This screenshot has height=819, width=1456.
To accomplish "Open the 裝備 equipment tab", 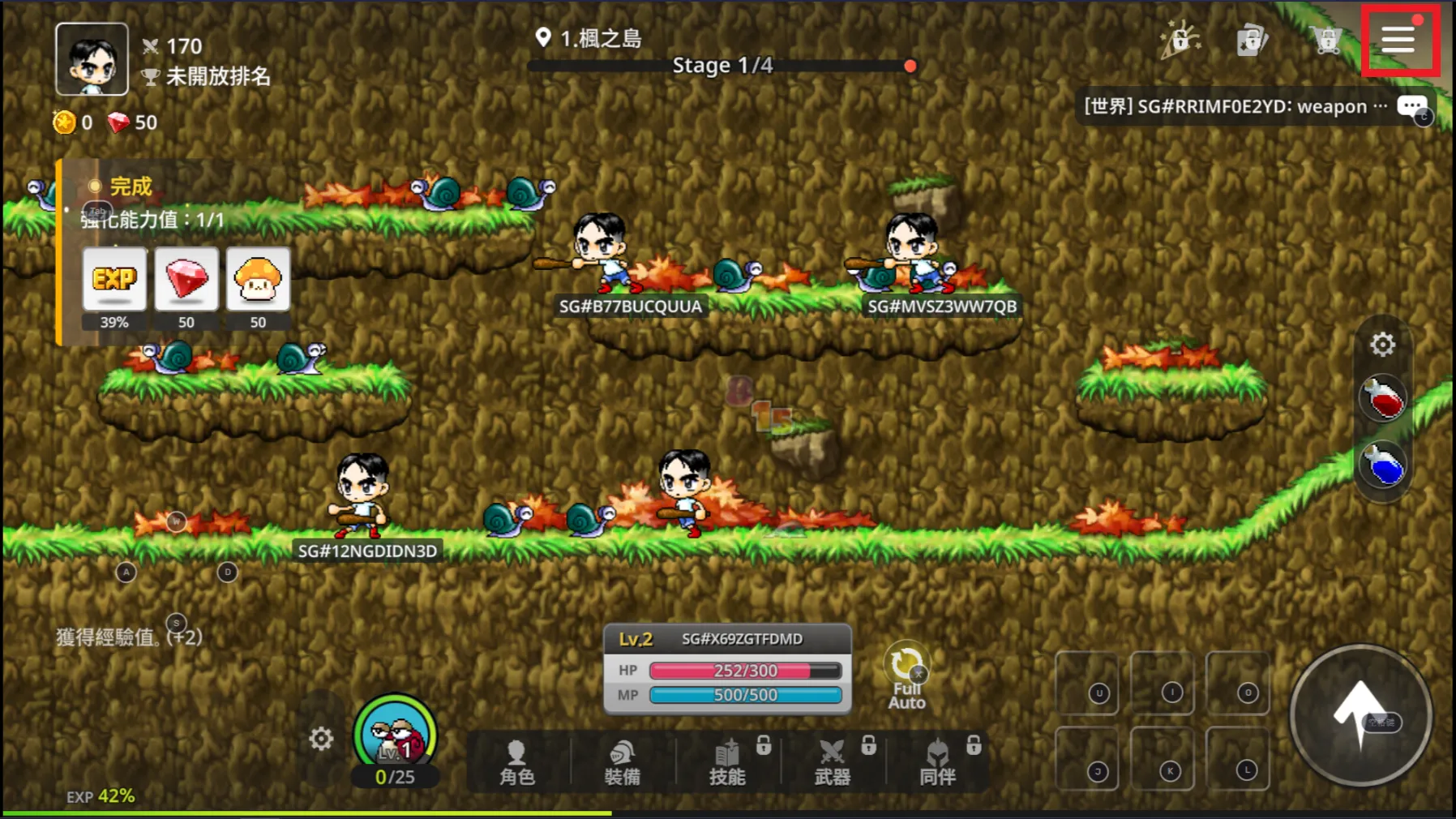I will point(622,762).
